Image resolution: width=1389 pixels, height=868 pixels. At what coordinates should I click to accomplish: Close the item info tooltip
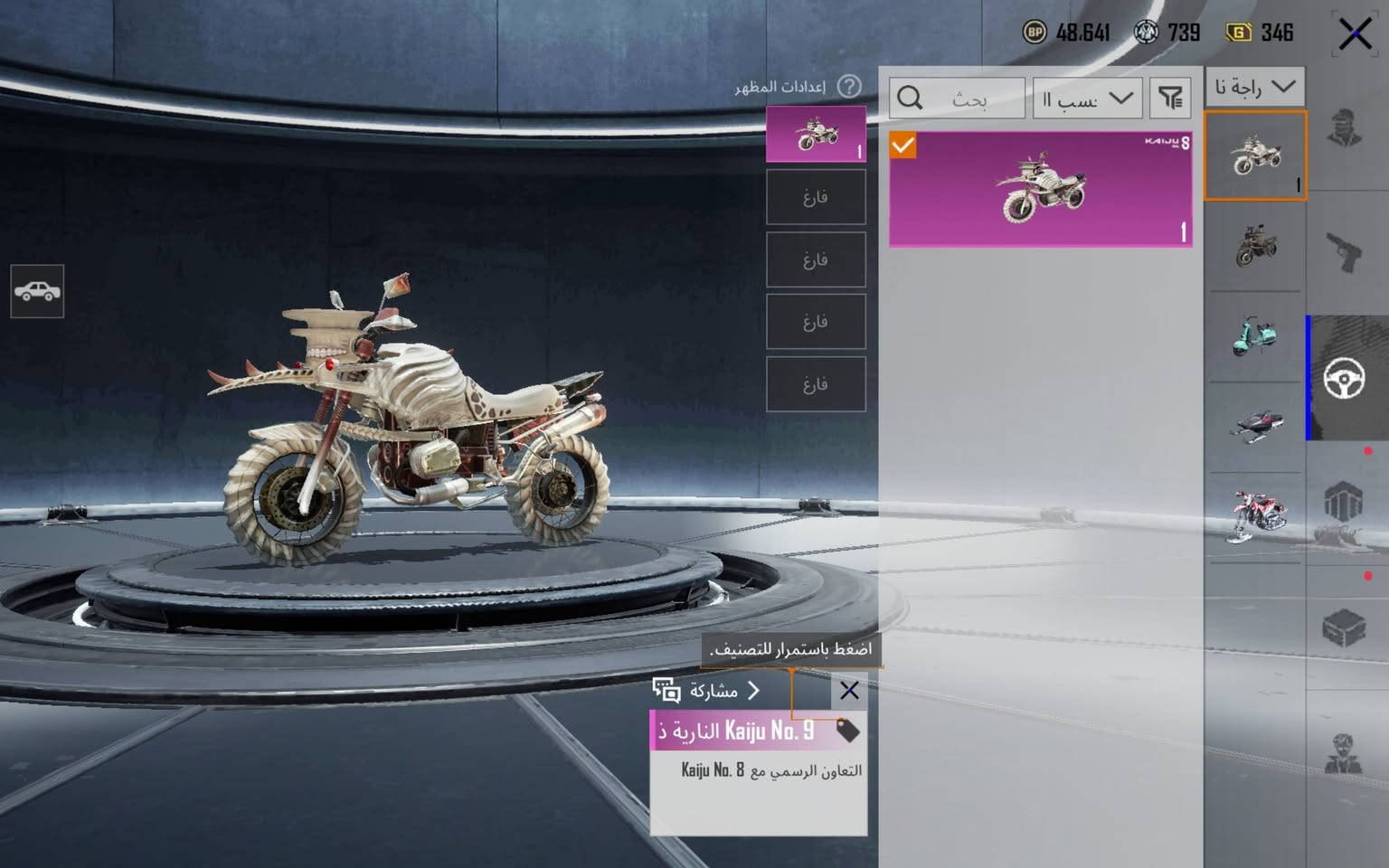(x=848, y=692)
